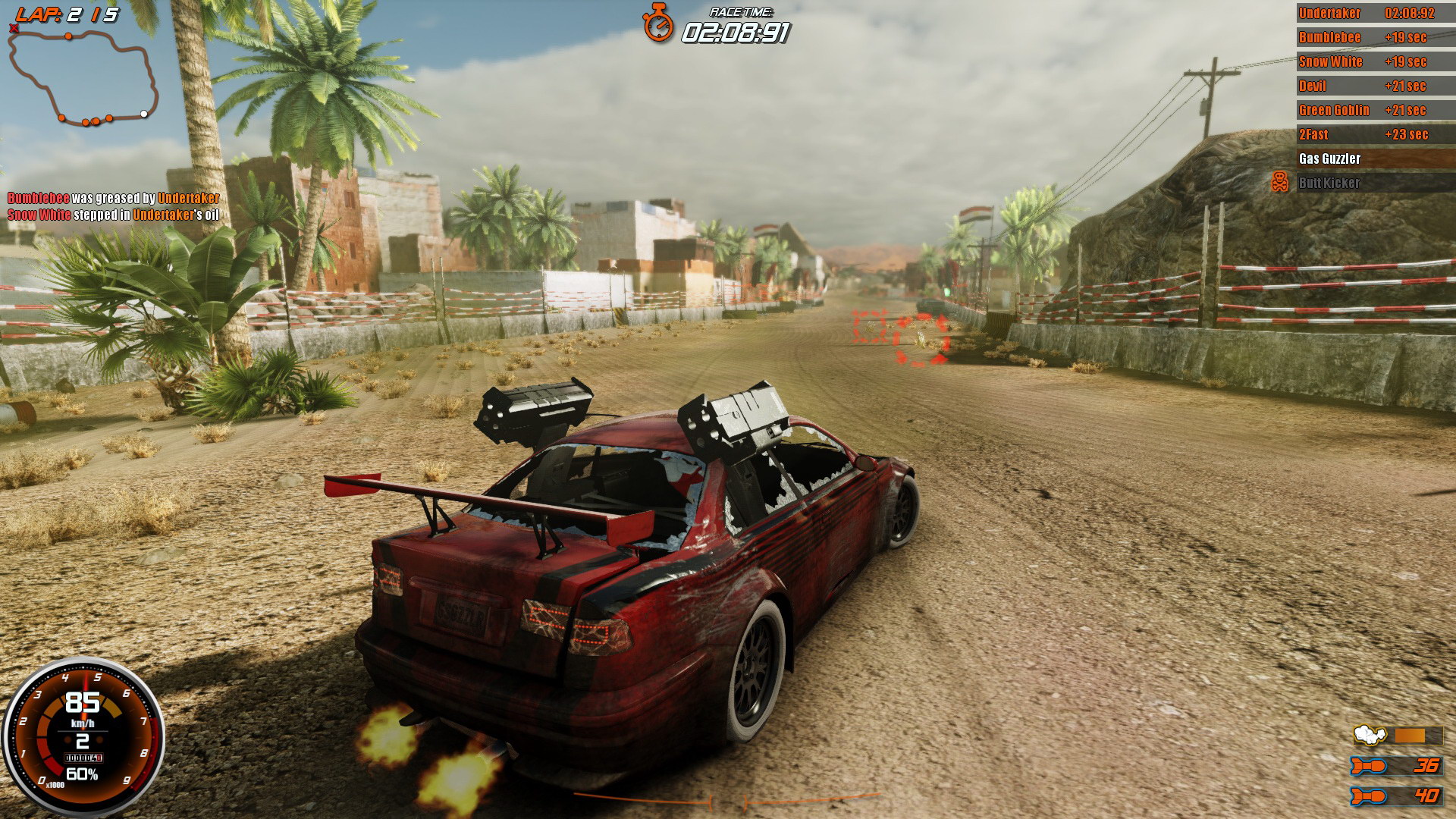This screenshot has width=1456, height=819.
Task: Select Undertaker in the standings list
Action: click(x=1329, y=13)
